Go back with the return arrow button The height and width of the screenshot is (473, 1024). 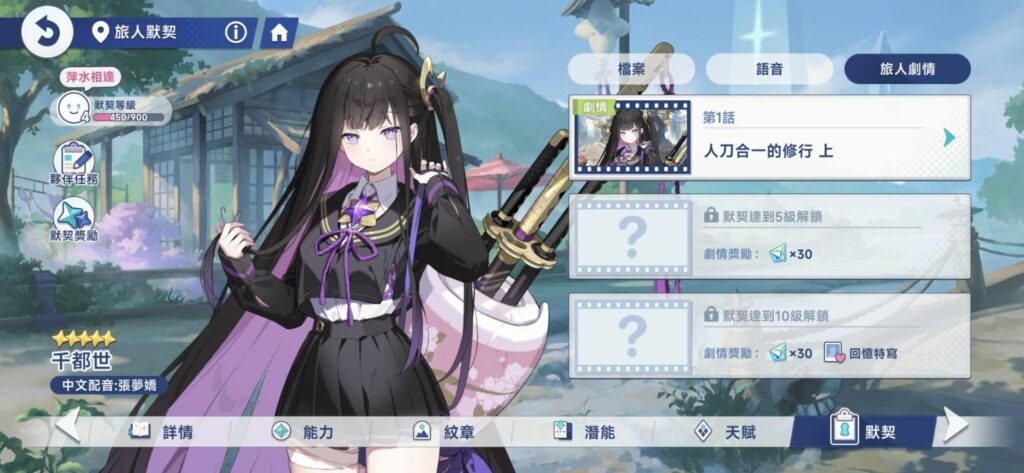click(x=44, y=33)
